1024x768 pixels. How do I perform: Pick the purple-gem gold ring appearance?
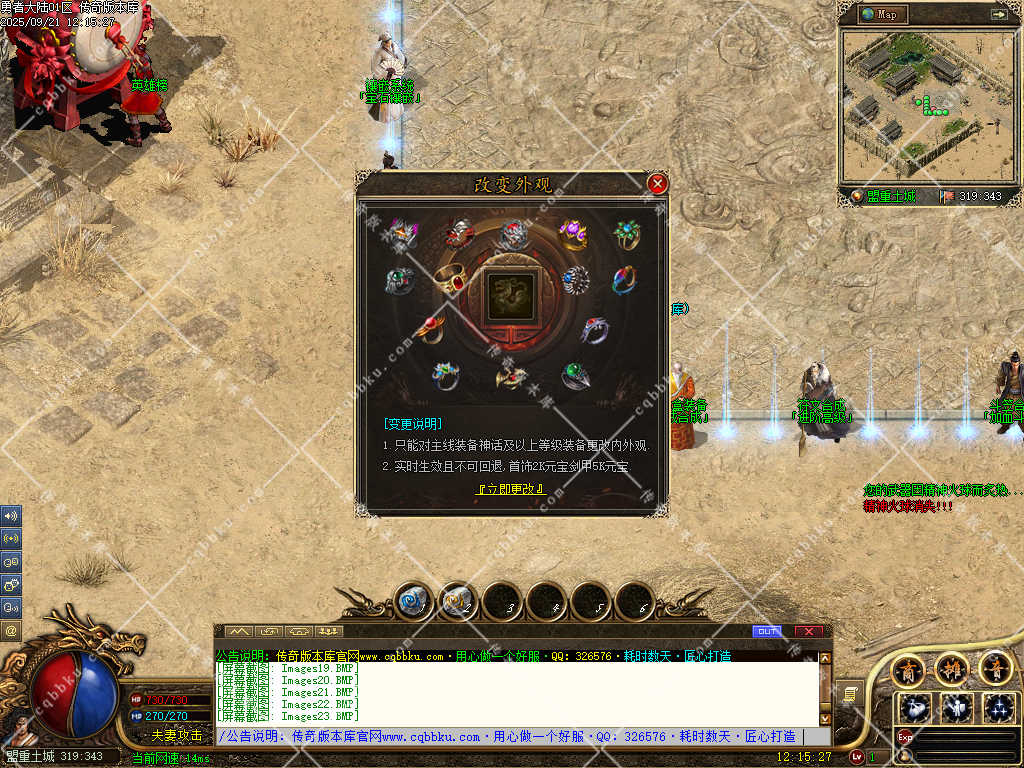(573, 236)
